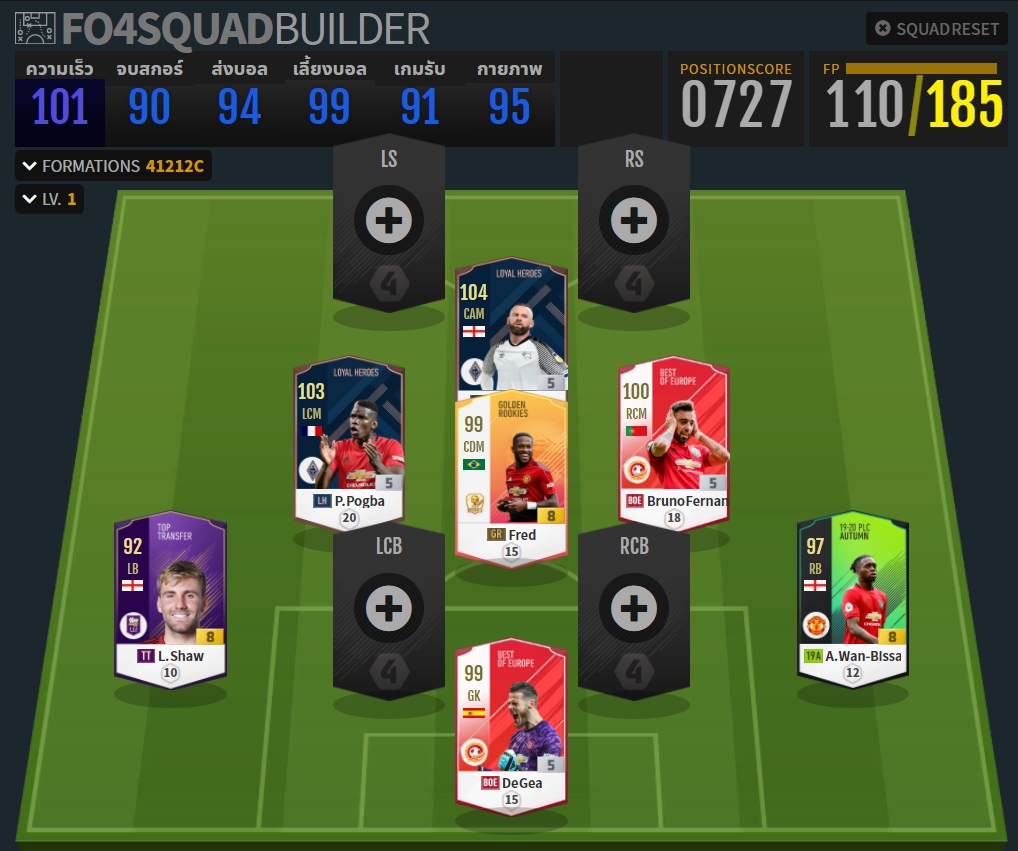Choose the A.Wan-Bissaka right back card

[852, 595]
